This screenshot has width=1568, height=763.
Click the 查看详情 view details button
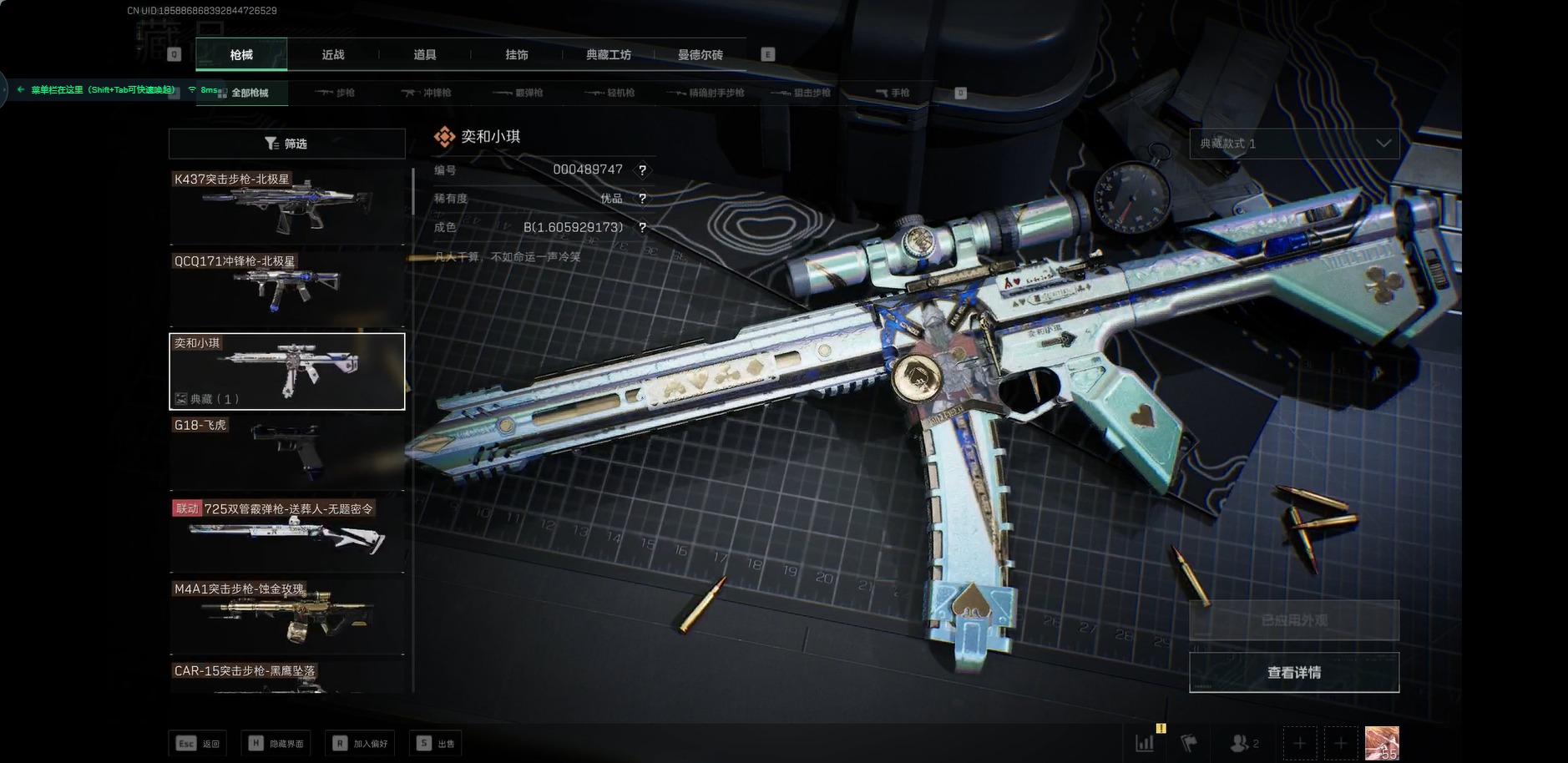pyautogui.click(x=1294, y=673)
